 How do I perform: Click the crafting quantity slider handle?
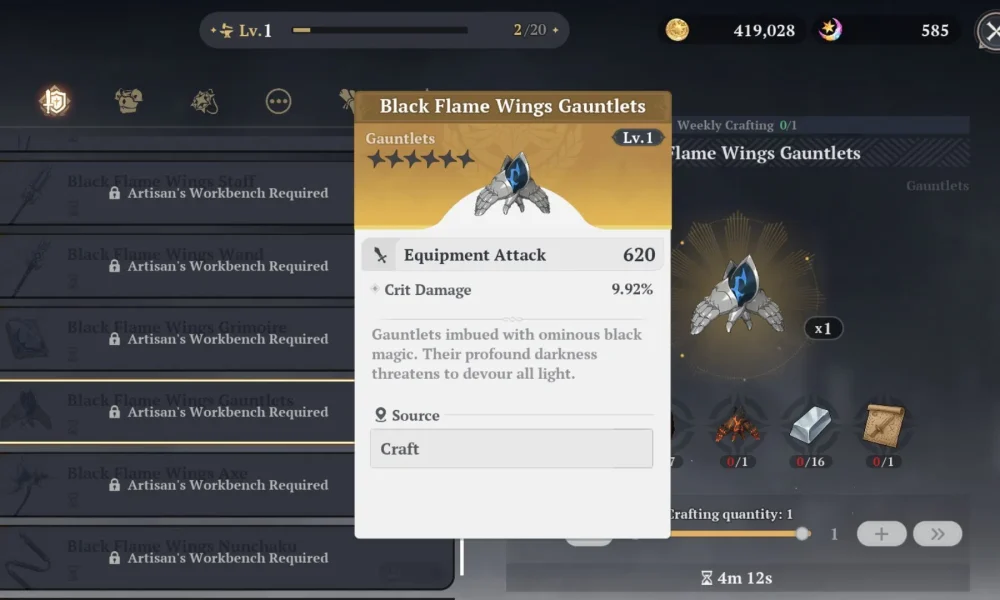[x=802, y=534]
